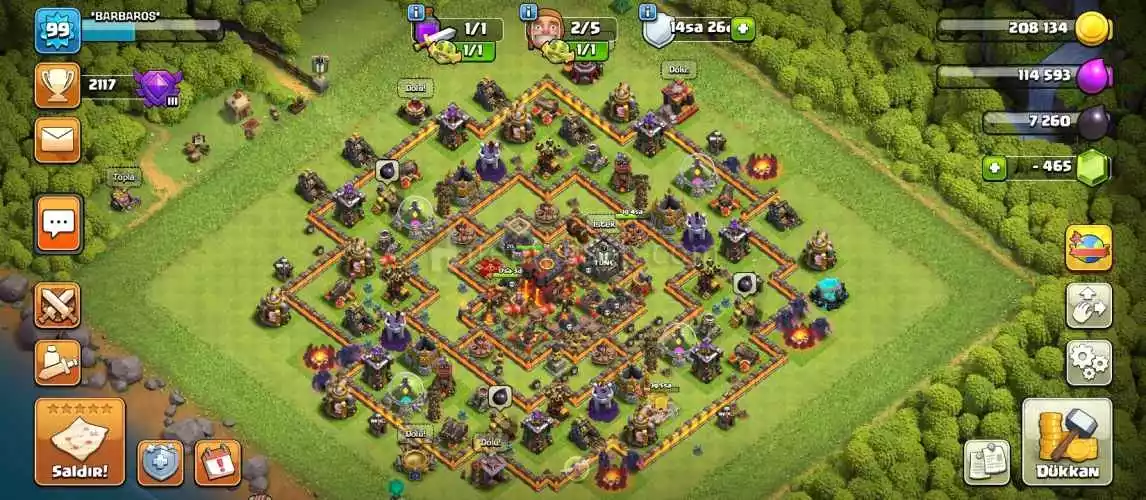
Task: Click the green plus beside shield timer
Action: pyautogui.click(x=742, y=29)
